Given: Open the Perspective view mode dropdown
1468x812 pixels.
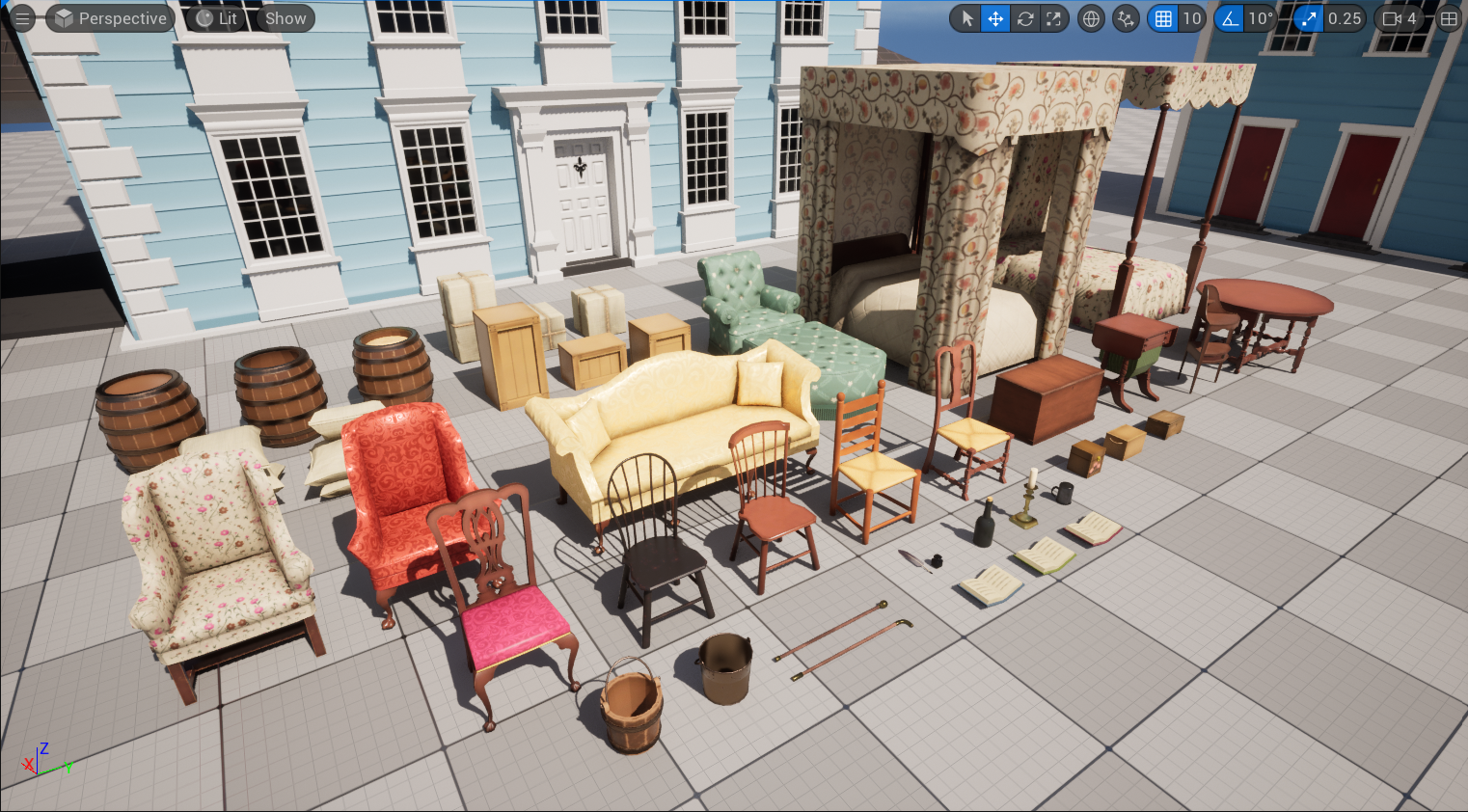Looking at the screenshot, I should click(111, 18).
